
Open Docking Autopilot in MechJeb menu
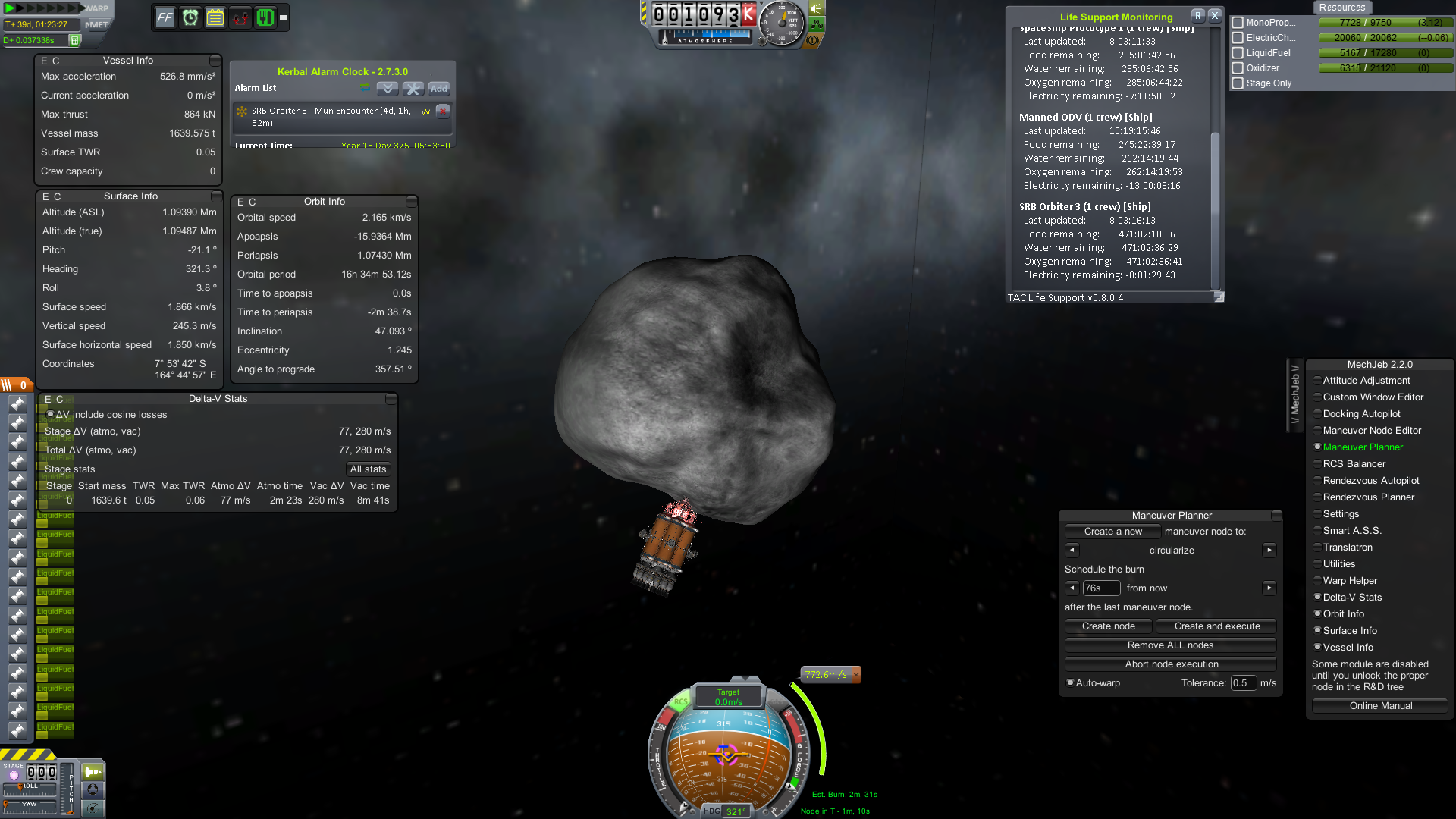1361,413
